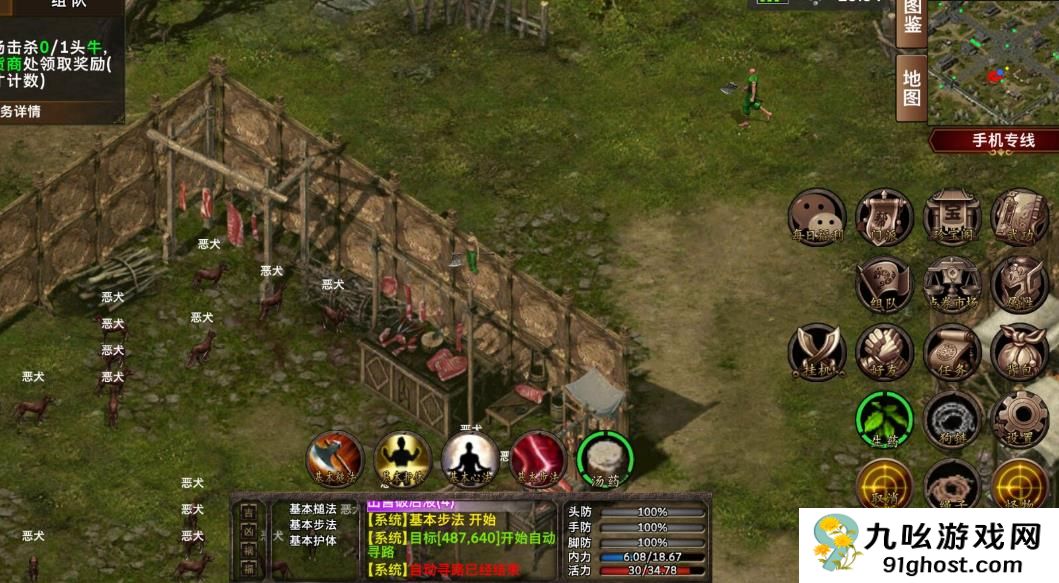
Task: Open the 门派 sect menu
Action: tap(884, 216)
